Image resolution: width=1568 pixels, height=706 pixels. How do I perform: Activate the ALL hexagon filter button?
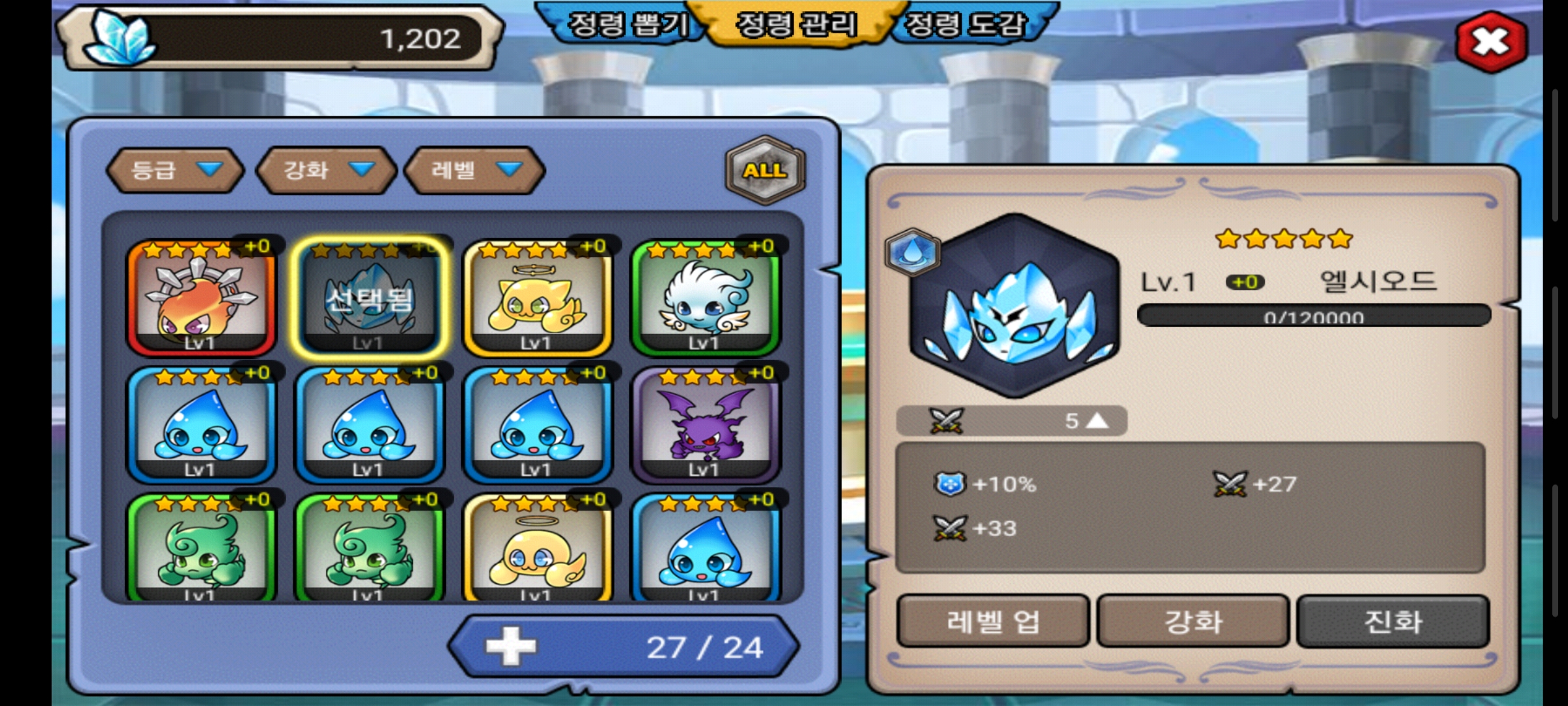click(x=765, y=171)
